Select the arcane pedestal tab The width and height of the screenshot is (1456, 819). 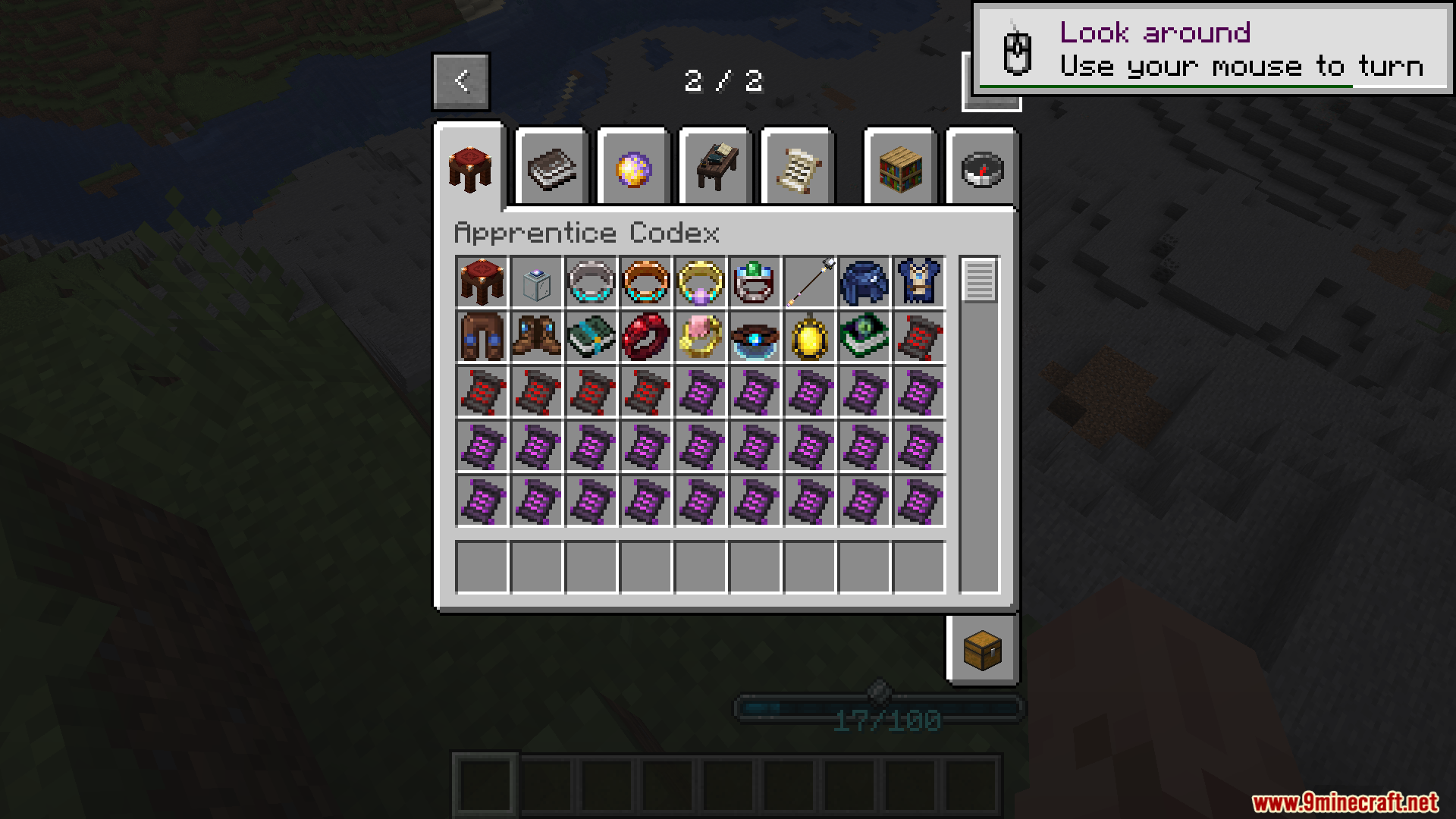click(x=469, y=168)
